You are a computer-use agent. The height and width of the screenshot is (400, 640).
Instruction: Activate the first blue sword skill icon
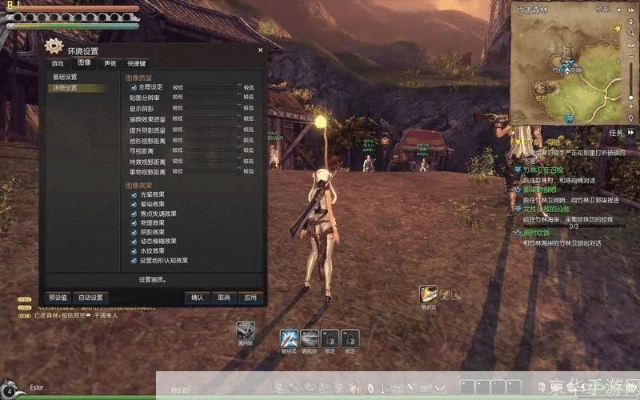[289, 338]
